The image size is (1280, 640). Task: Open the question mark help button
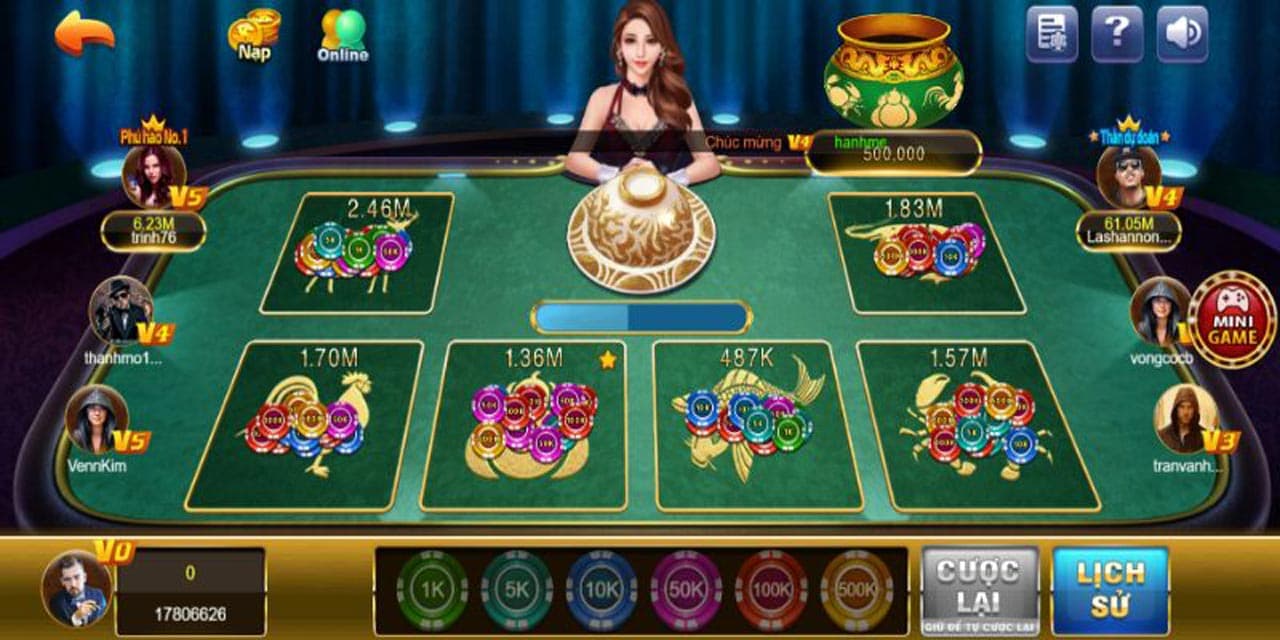click(x=1117, y=34)
